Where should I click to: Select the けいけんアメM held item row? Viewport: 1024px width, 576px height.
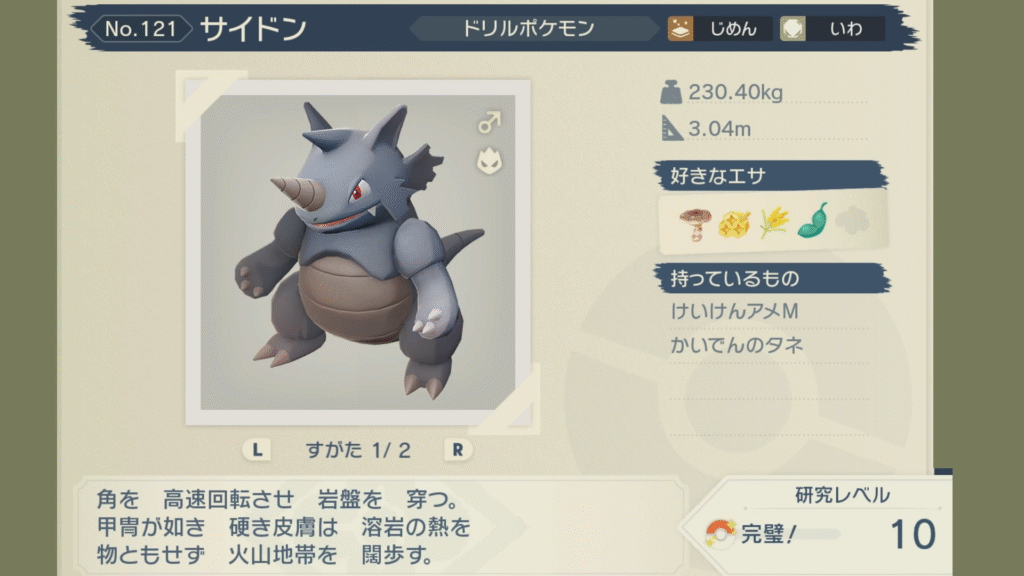coord(735,312)
